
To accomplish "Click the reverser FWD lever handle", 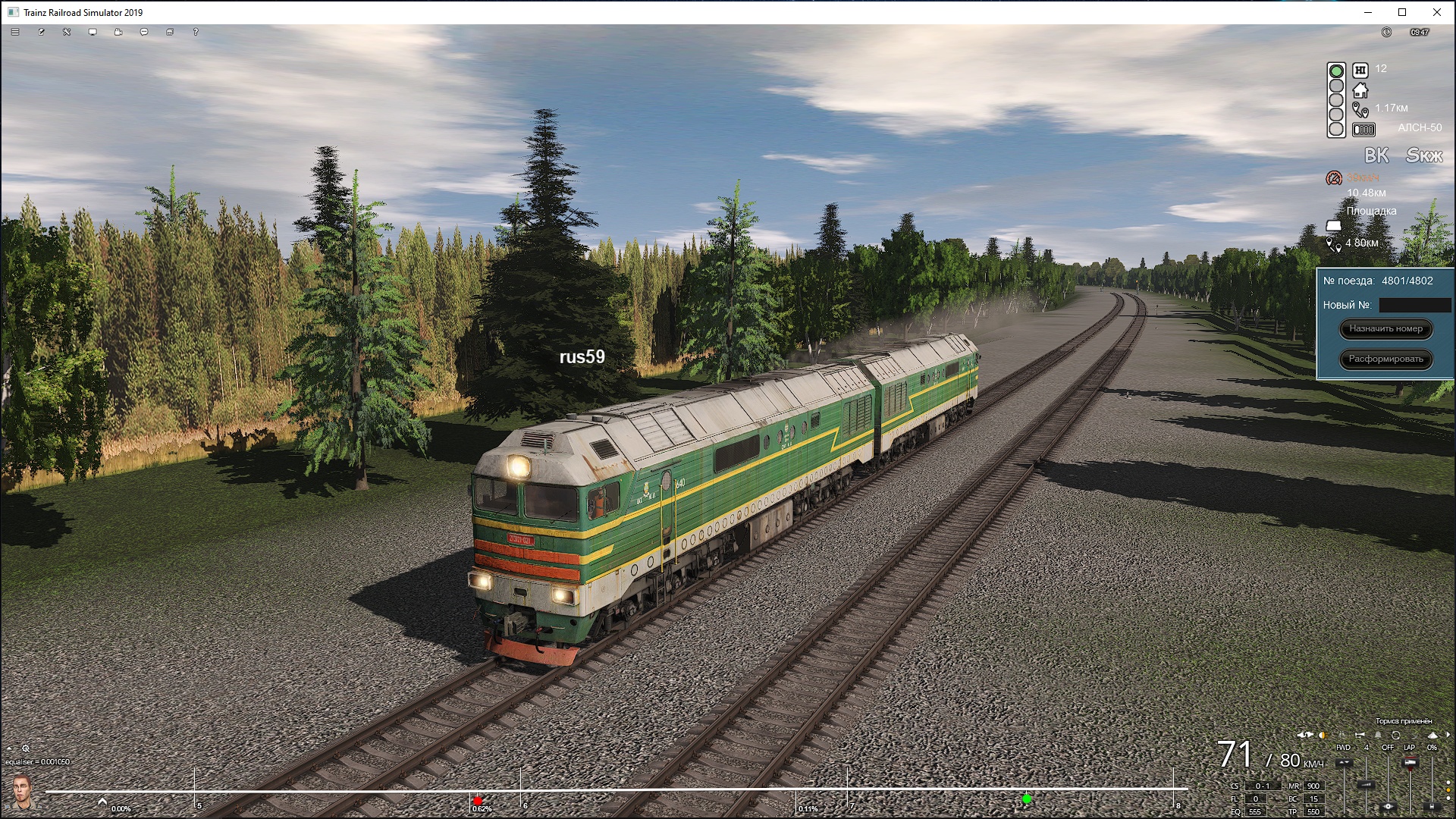I will click(1344, 763).
